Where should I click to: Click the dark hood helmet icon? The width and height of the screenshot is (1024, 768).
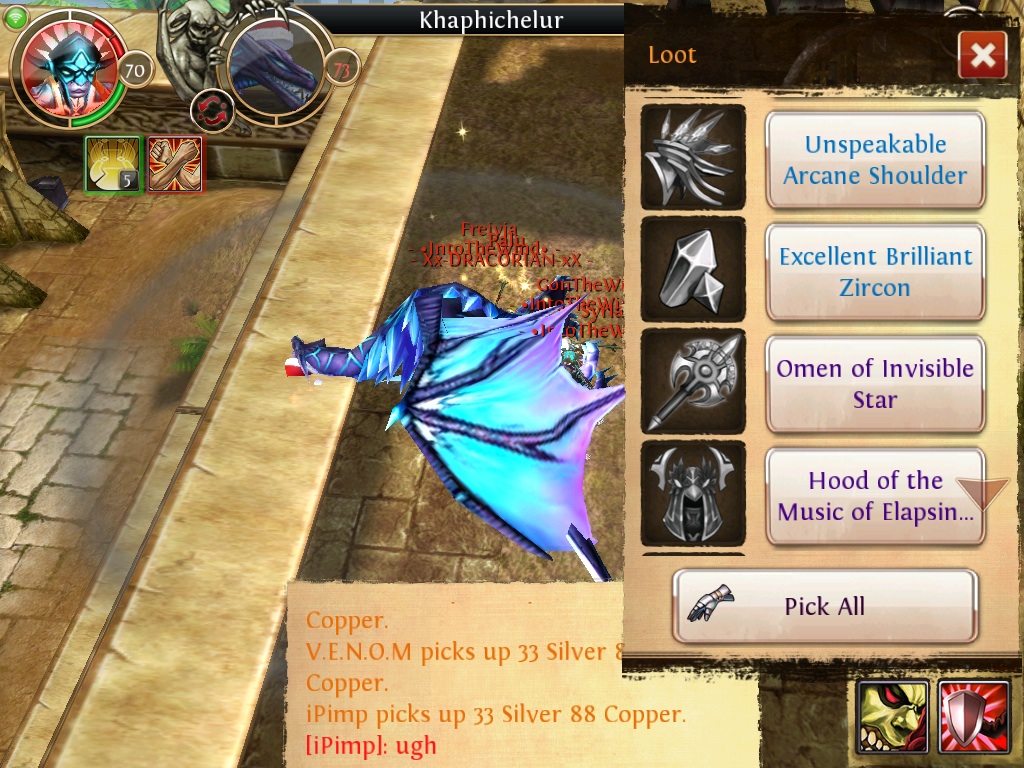point(692,494)
